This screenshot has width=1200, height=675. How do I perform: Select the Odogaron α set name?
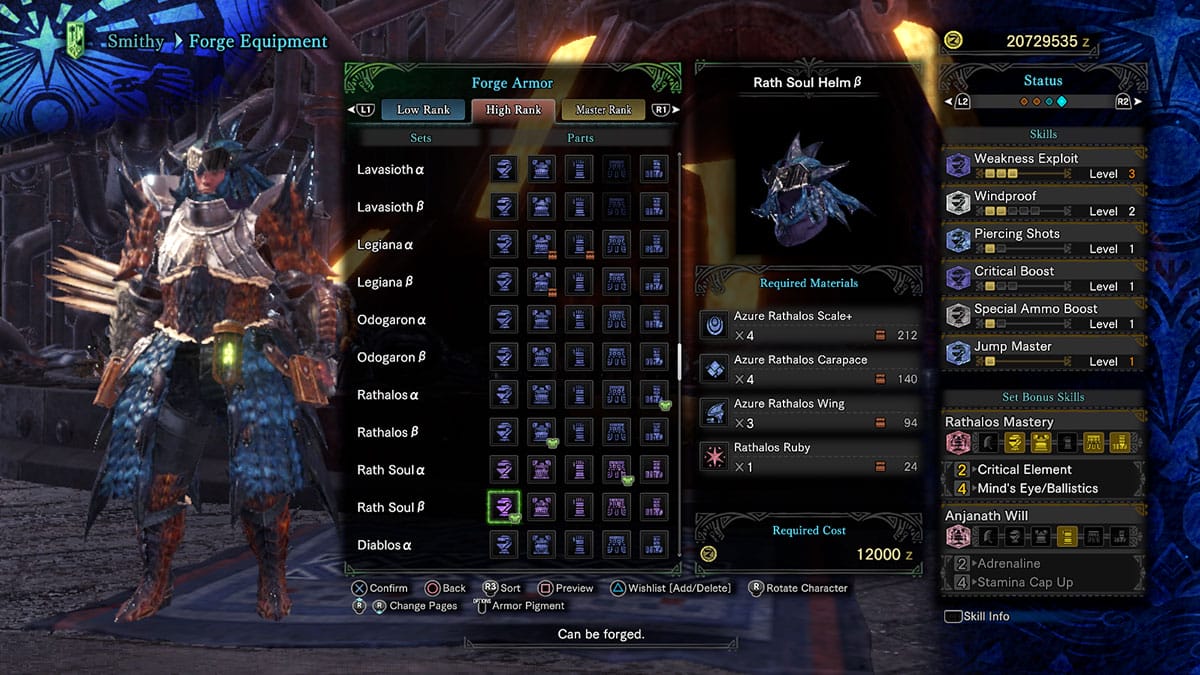point(391,320)
